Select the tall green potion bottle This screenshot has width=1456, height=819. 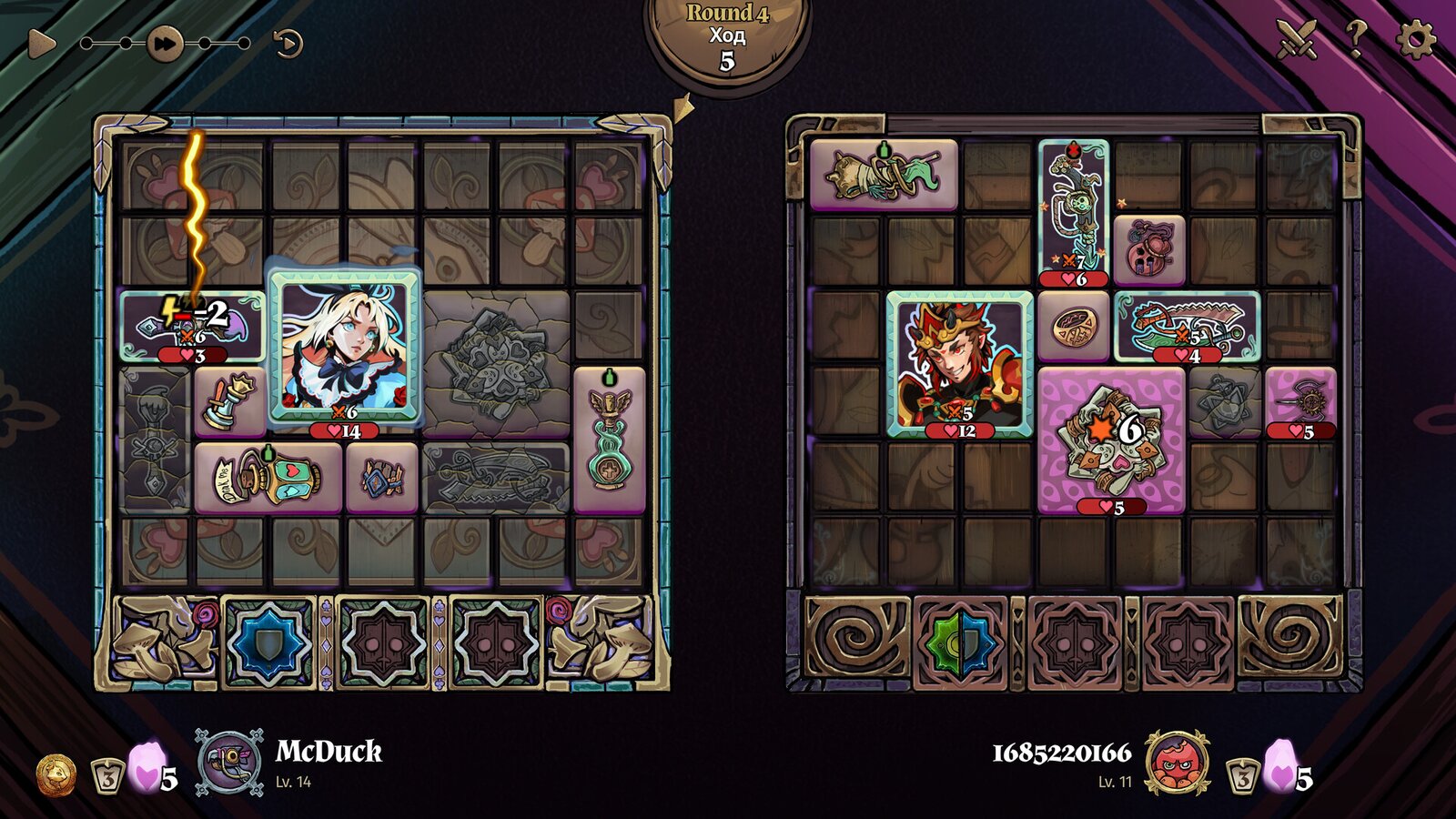(x=610, y=439)
